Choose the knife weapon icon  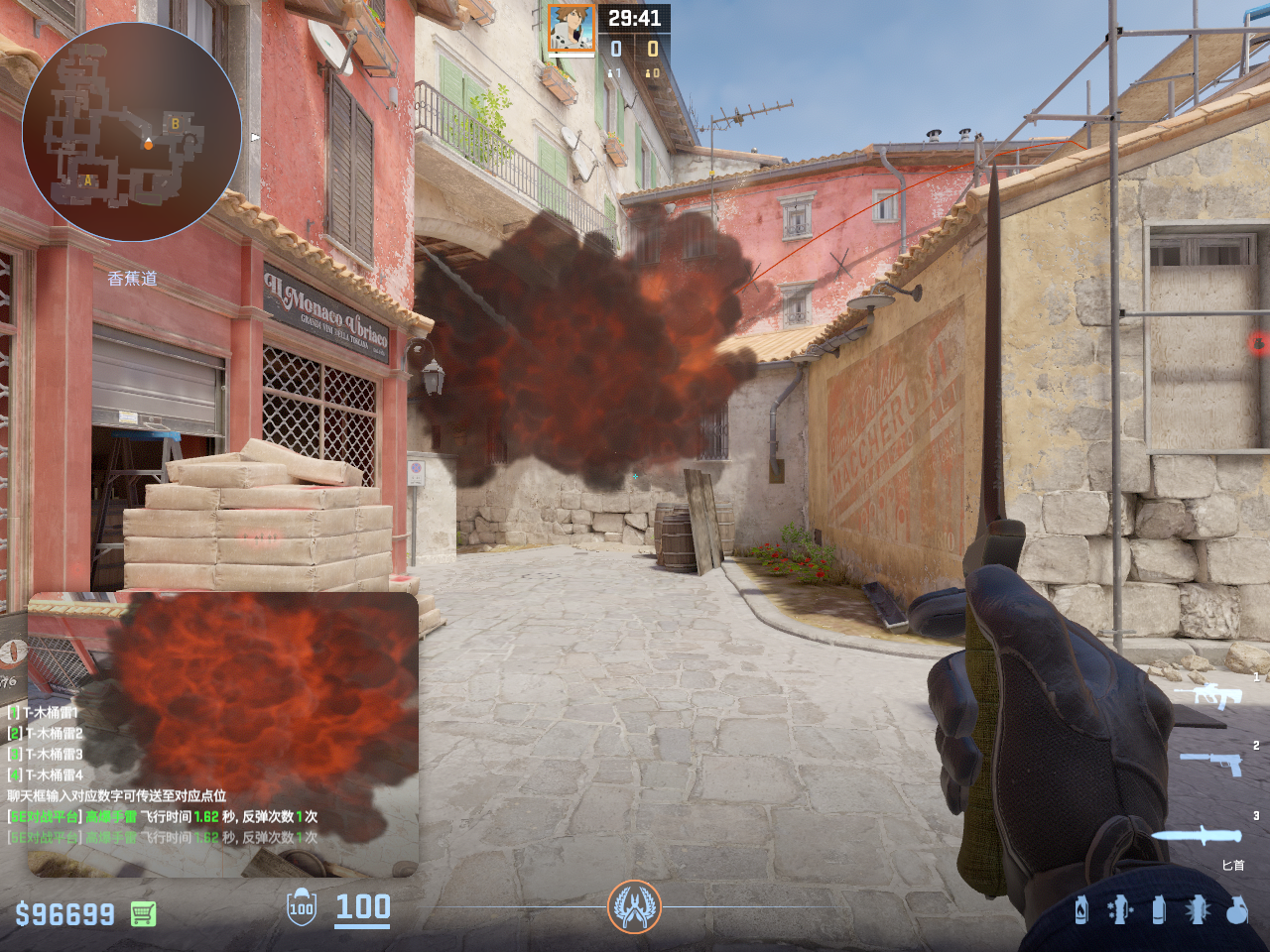point(1197,836)
